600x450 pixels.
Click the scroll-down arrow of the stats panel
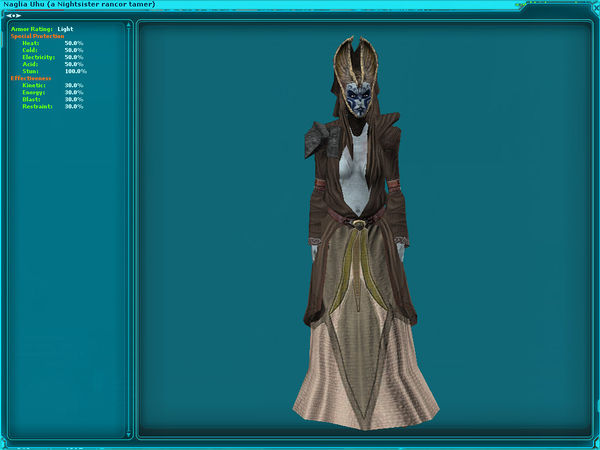click(128, 435)
